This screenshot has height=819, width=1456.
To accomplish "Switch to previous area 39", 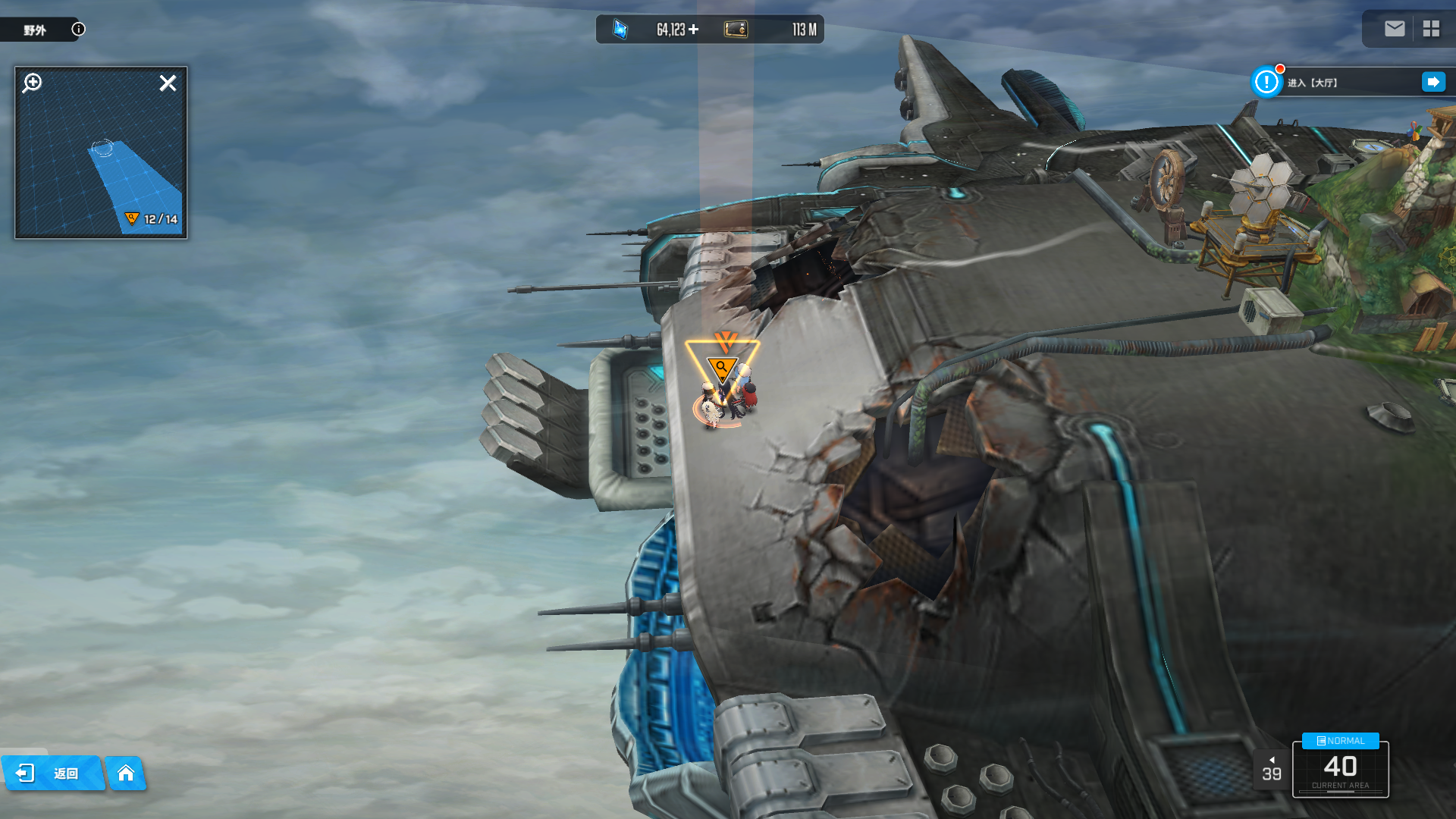I will click(x=1271, y=770).
